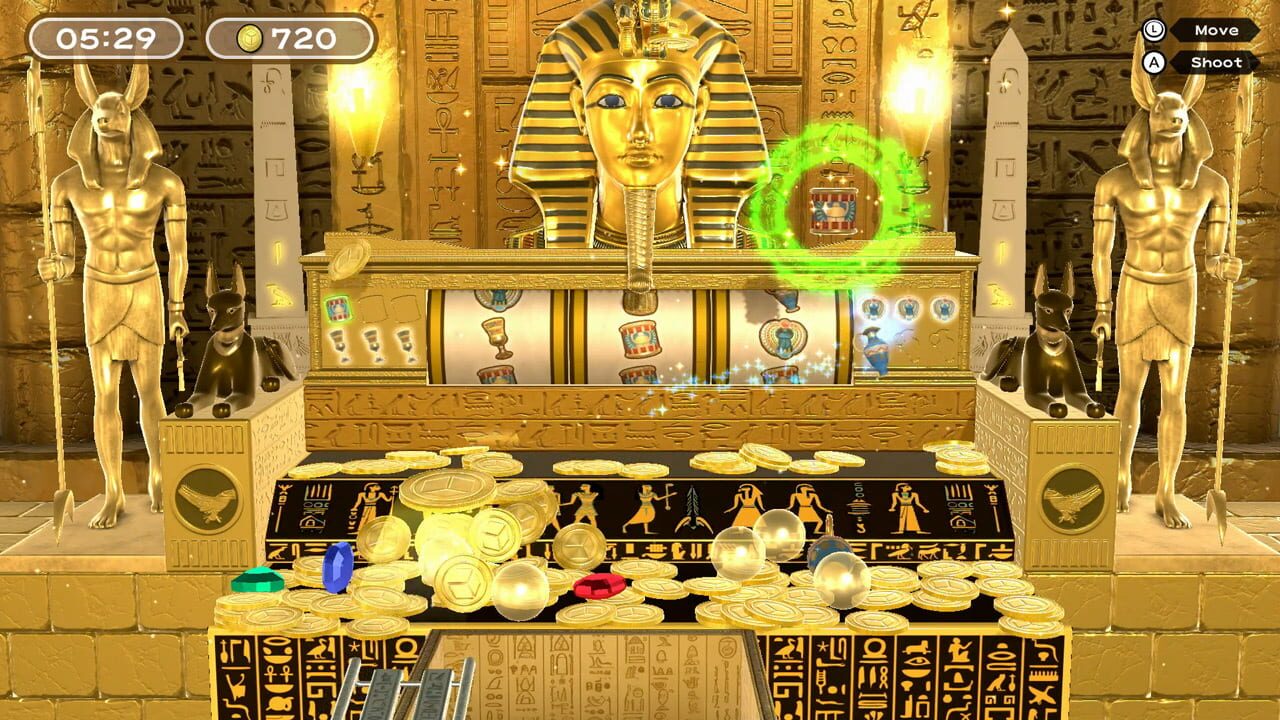Click the Move label in the top right
1280x720 pixels.
click(x=1218, y=29)
